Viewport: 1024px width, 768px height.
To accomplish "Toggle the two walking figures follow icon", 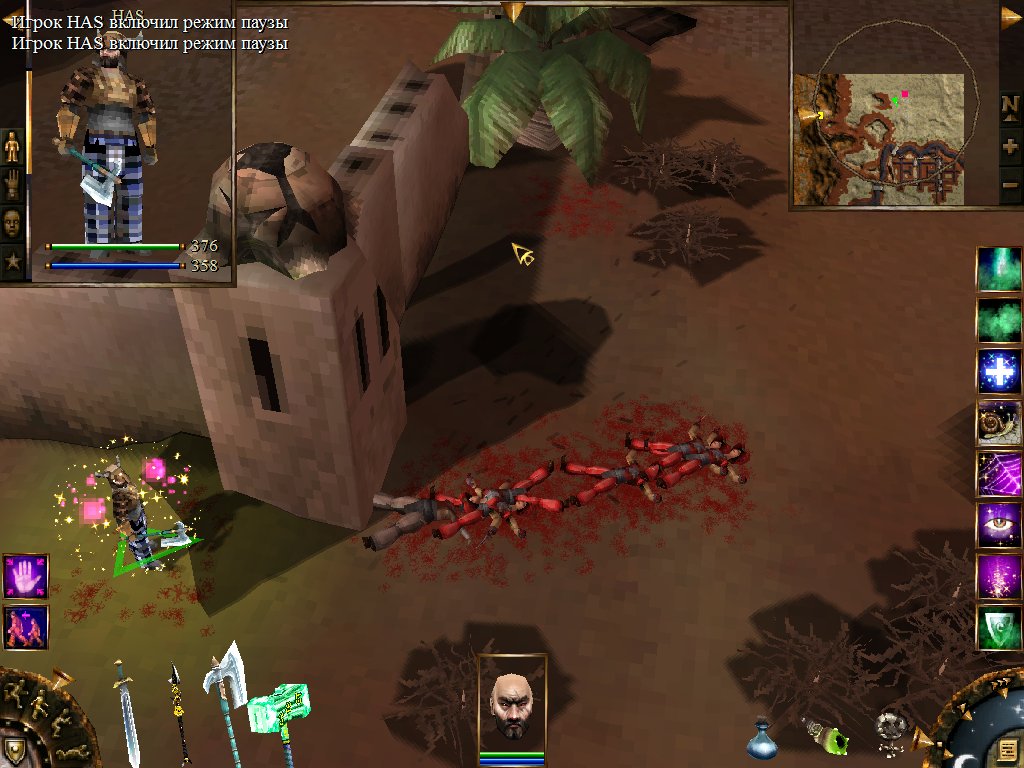I will (25, 627).
